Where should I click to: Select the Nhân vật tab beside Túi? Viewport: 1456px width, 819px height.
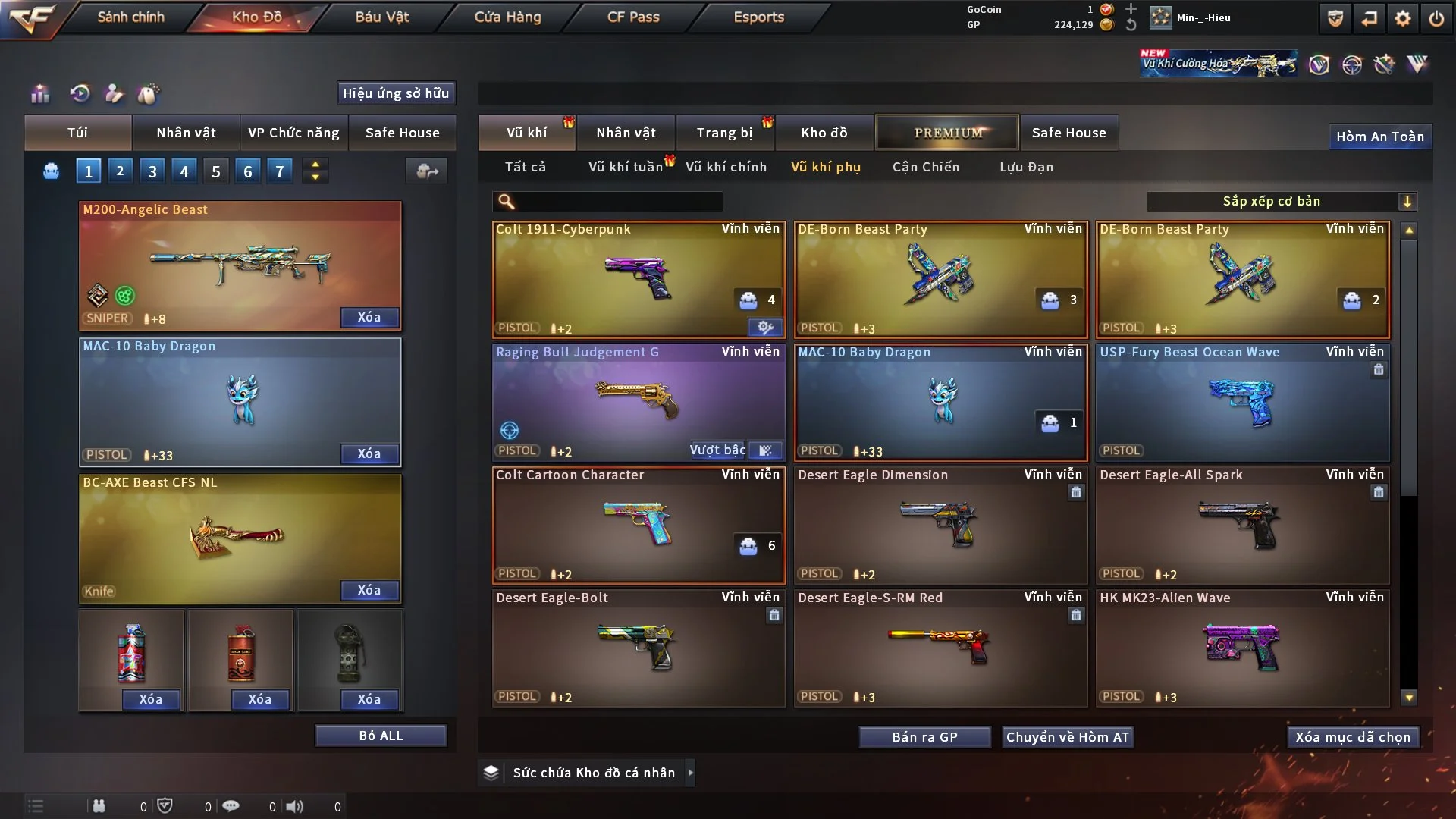[186, 133]
